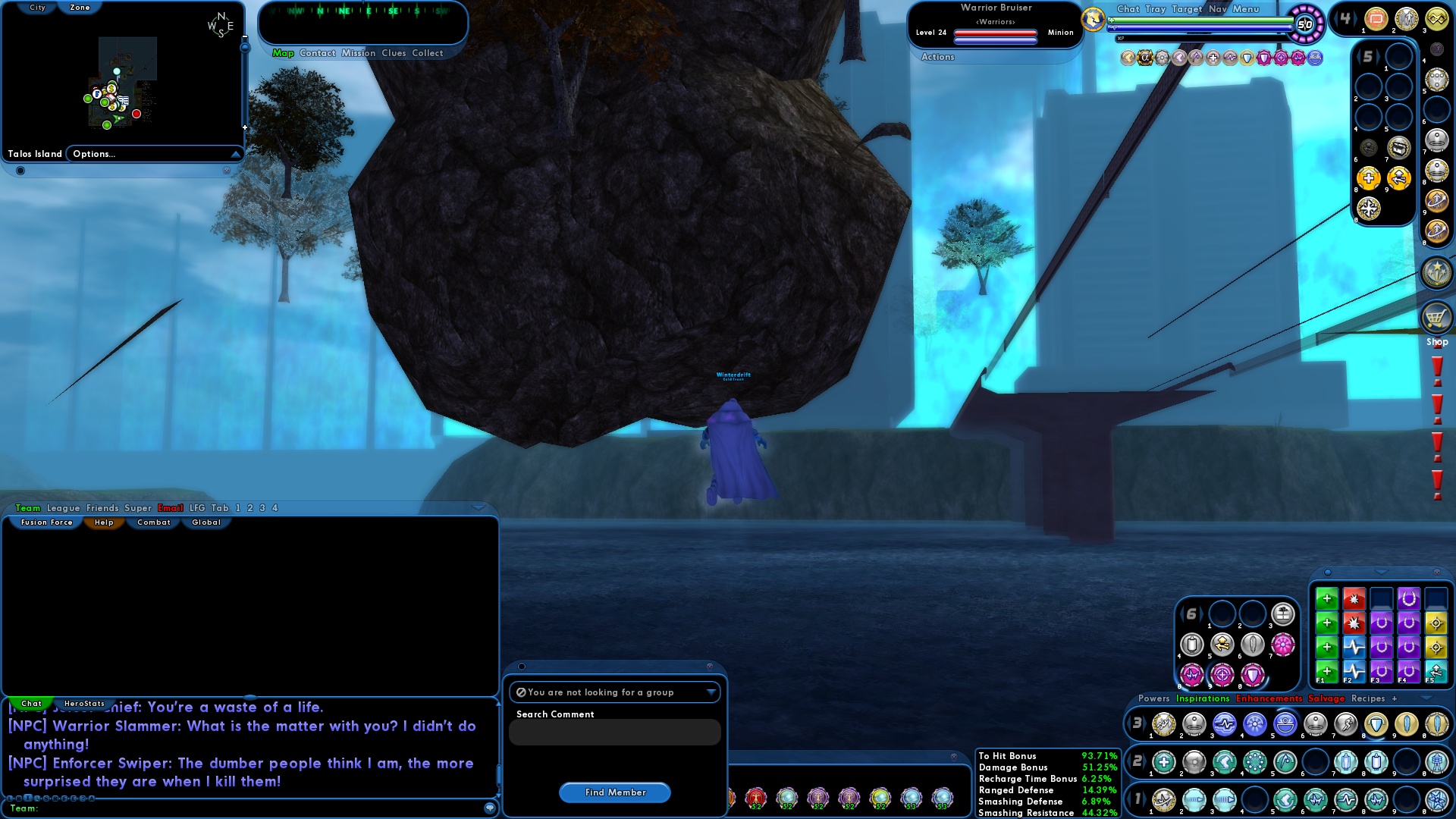Click the Search Comment input field
Screen dimensions: 1456x819
coord(614,732)
